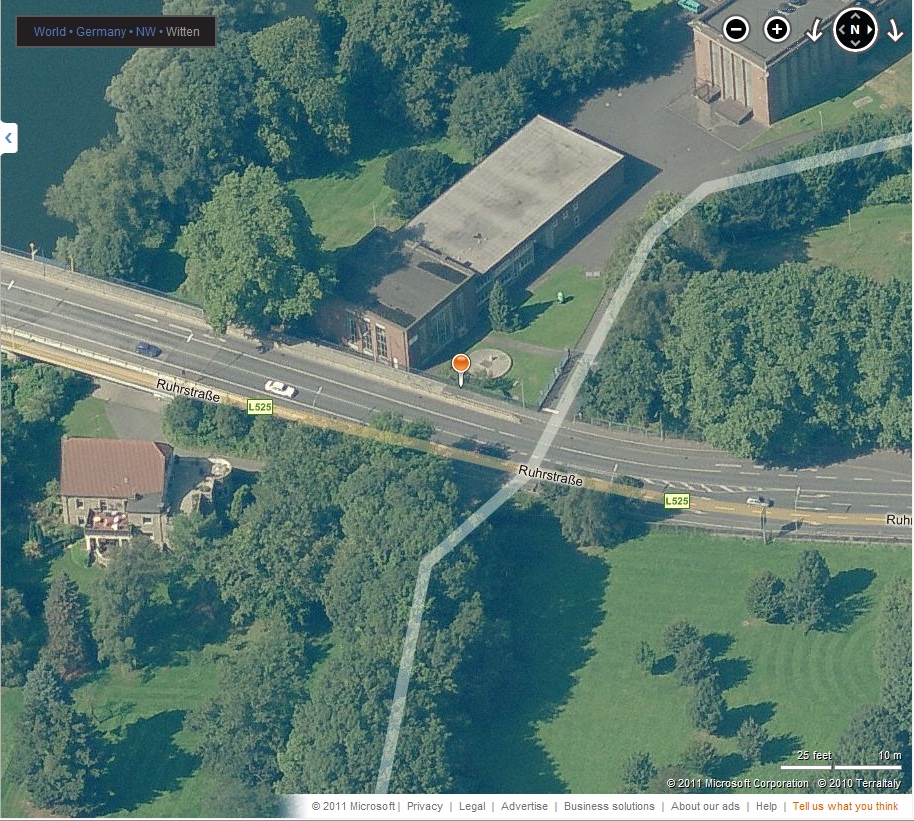Click the orange pushpin marker
The width and height of the screenshot is (914, 821).
coord(460,366)
